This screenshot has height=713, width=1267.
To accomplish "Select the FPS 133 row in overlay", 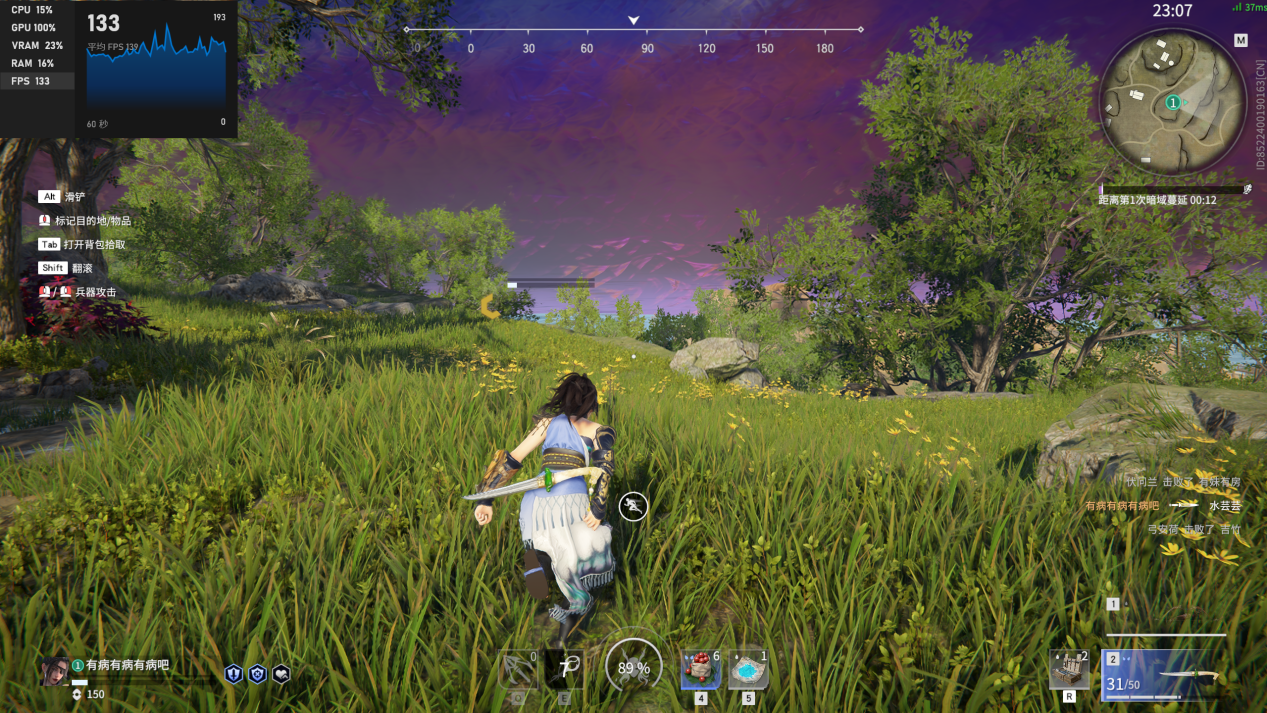I will pyautogui.click(x=37, y=81).
